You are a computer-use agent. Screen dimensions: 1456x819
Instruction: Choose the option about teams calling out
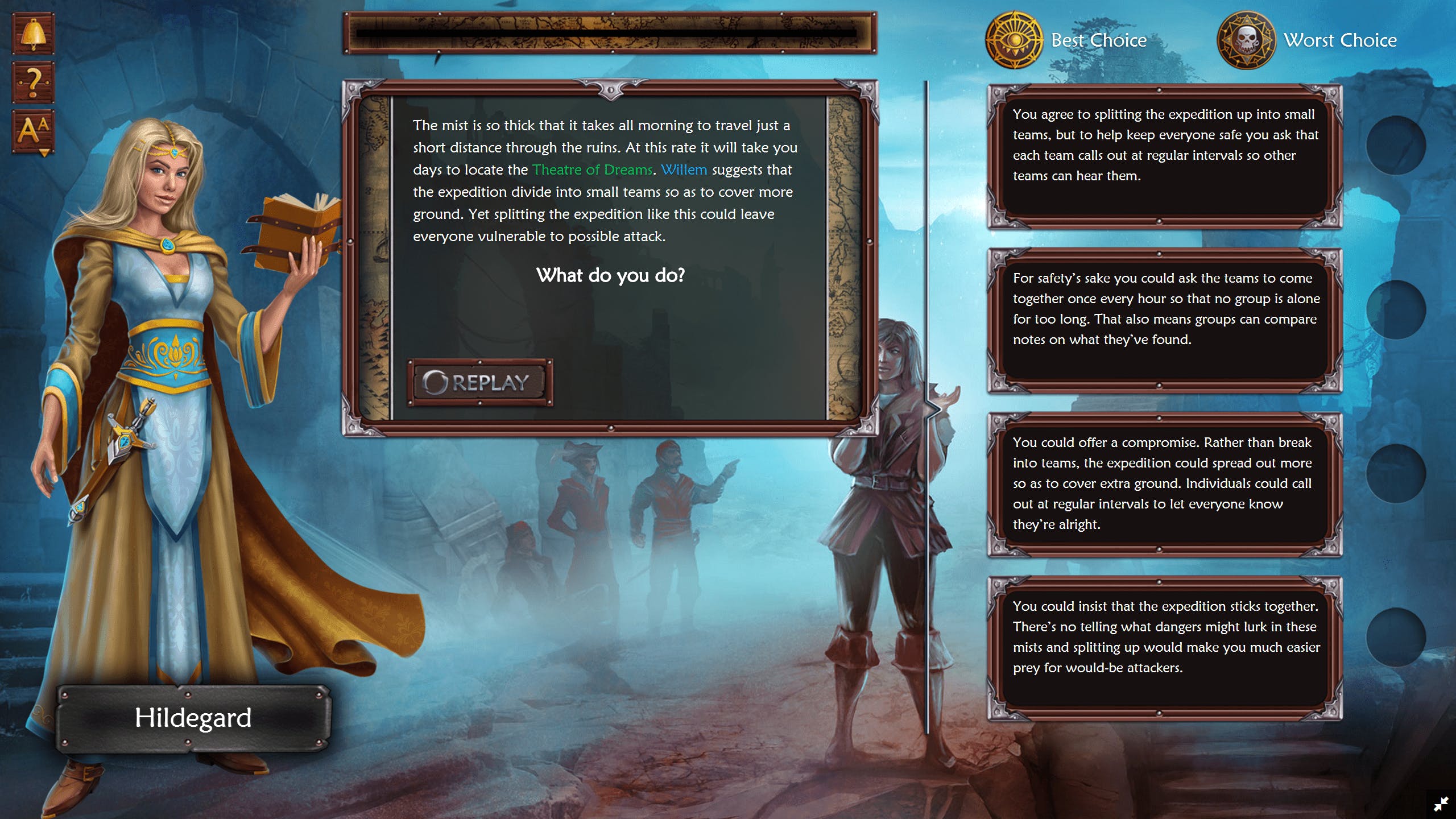tap(1164, 156)
